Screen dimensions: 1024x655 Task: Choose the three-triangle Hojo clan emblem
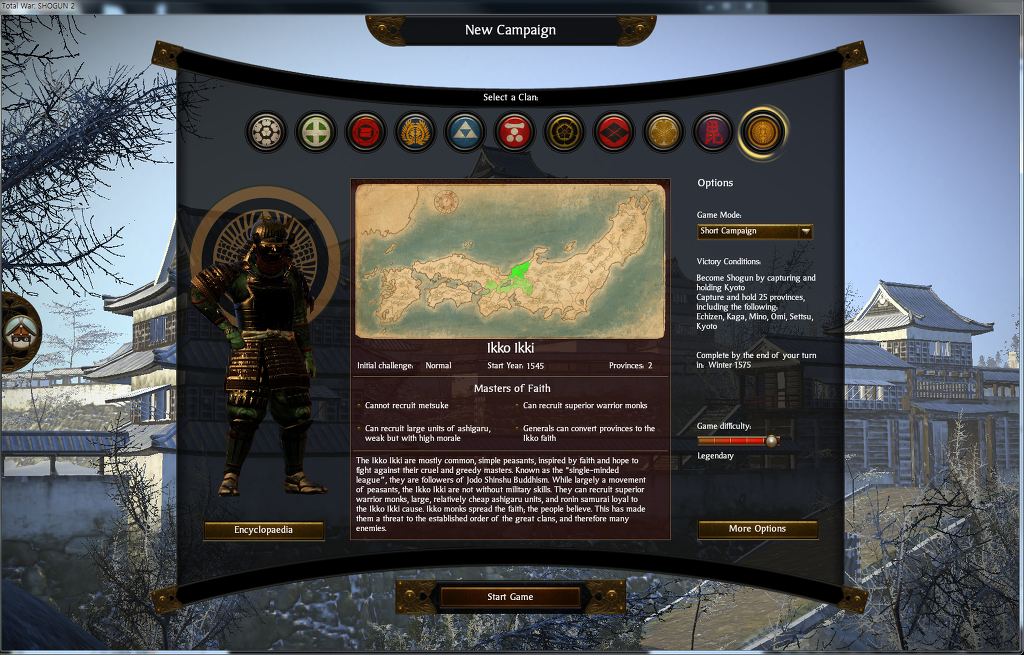[x=465, y=132]
